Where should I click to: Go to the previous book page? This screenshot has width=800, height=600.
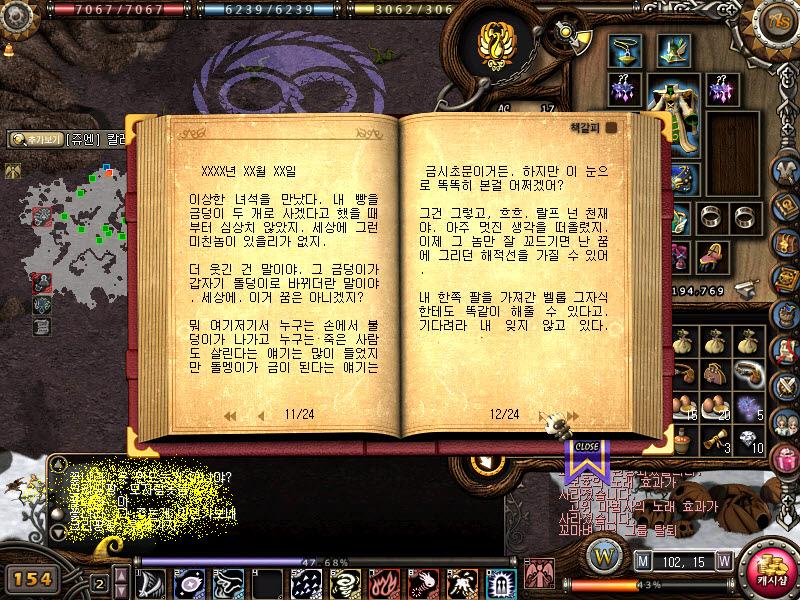[x=261, y=414]
